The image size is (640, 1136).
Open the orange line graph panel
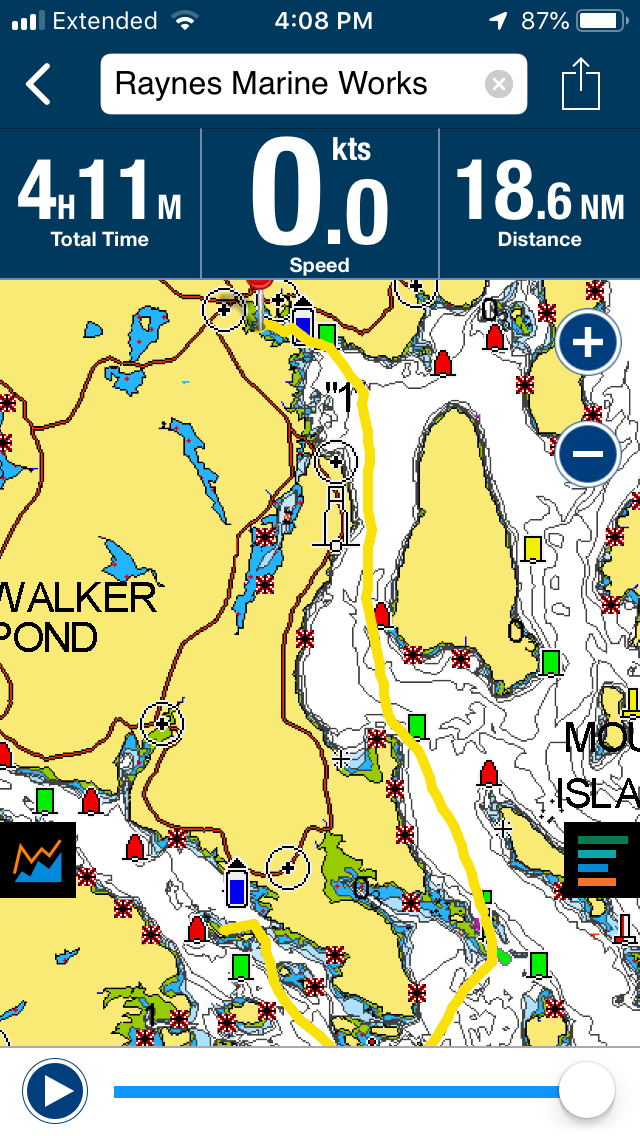pyautogui.click(x=38, y=860)
